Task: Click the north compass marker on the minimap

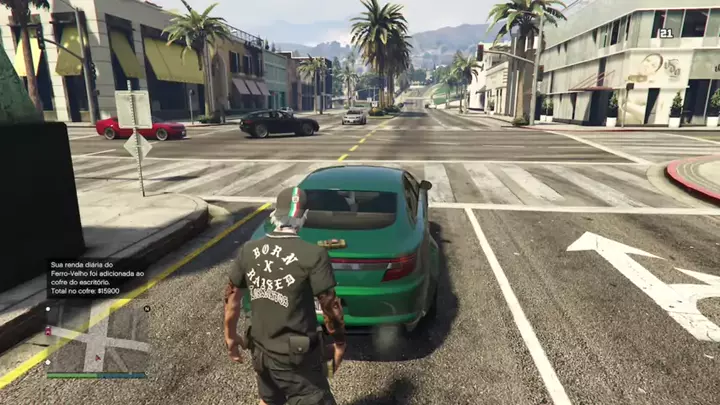Action: [147, 309]
